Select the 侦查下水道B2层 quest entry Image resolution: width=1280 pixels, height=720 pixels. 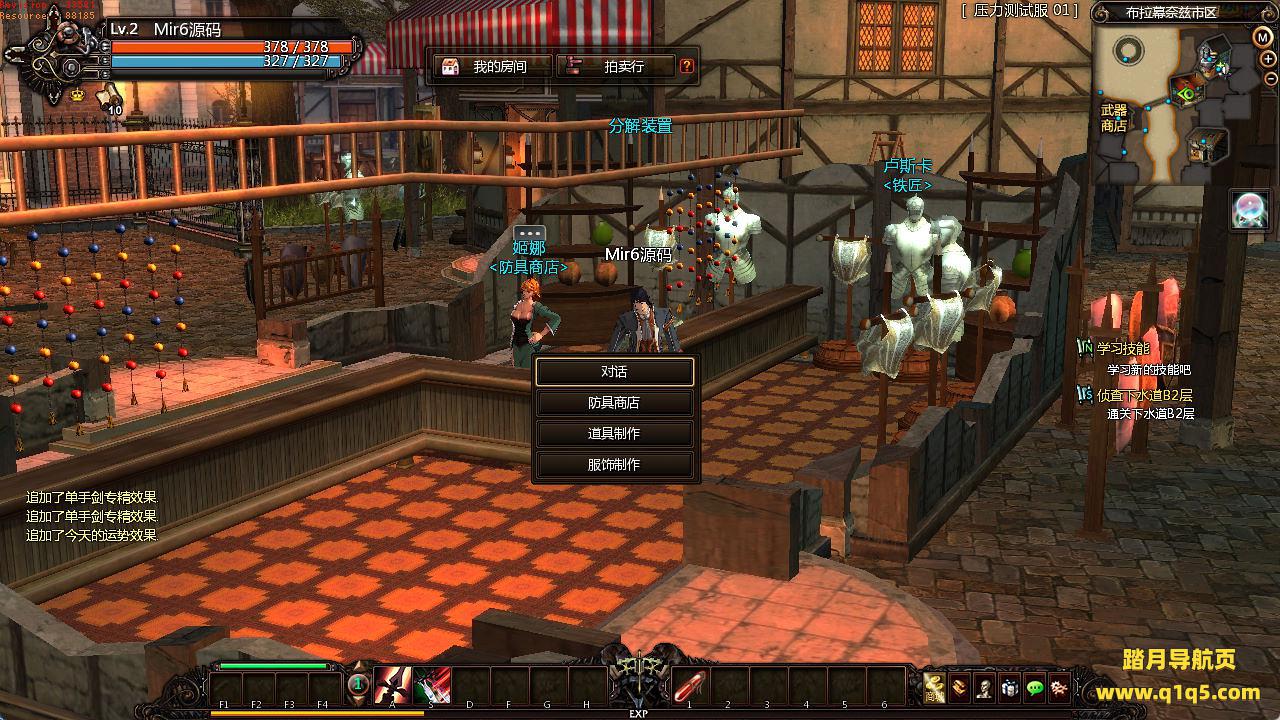coord(1144,395)
